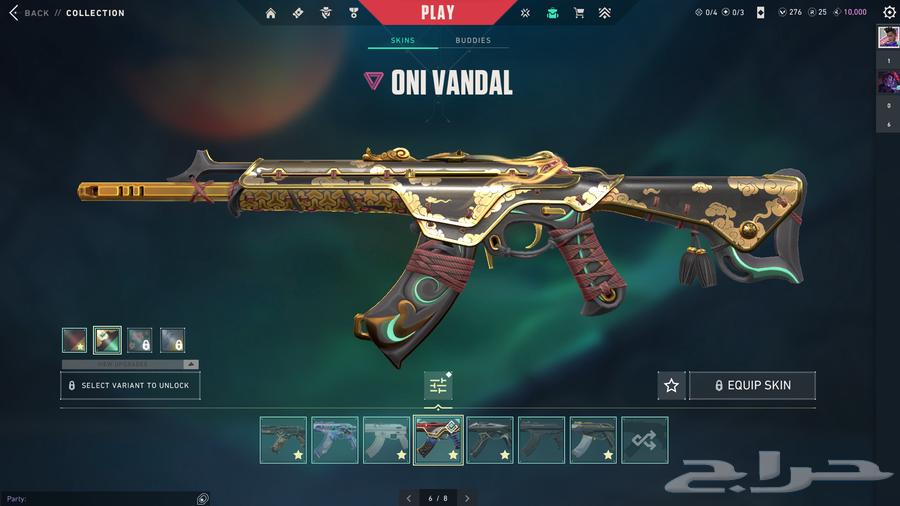Screen dimensions: 900x506
Task: Open the player avatar in party sidebar
Action: pyautogui.click(x=888, y=37)
